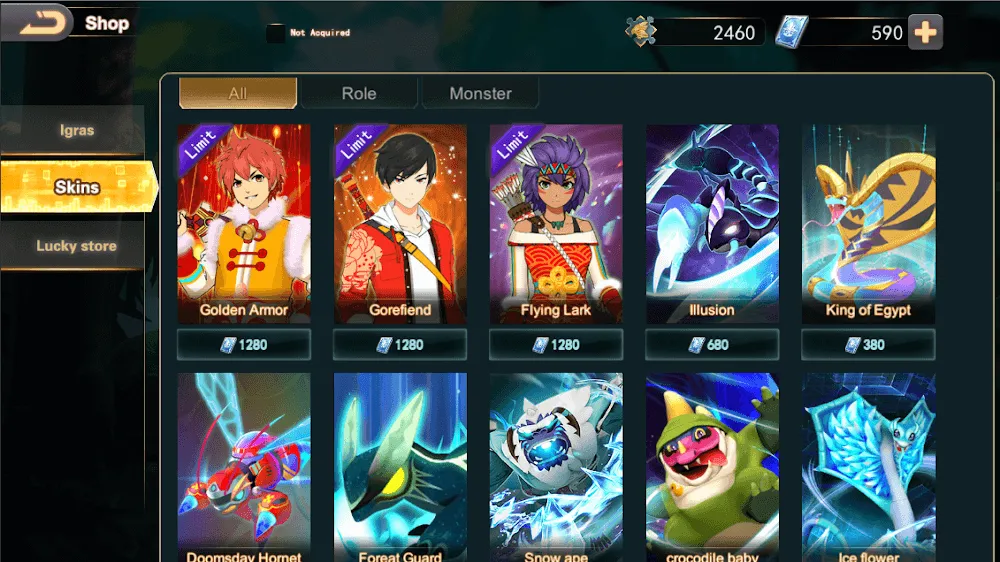Purchase Illusion for 680 tickets
Image resolution: width=1000 pixels, height=562 pixels.
[712, 345]
